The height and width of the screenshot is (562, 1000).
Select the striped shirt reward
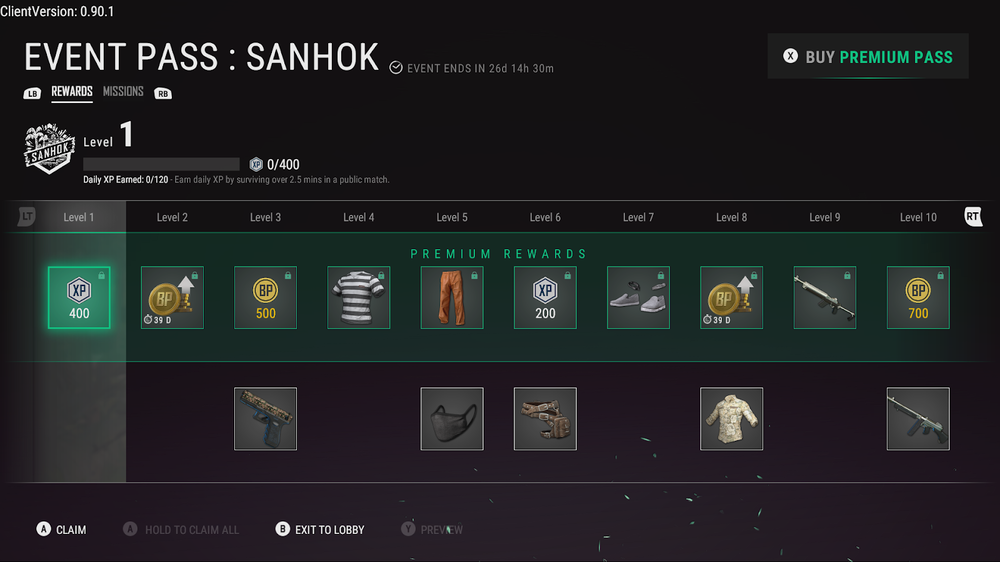(x=358, y=298)
